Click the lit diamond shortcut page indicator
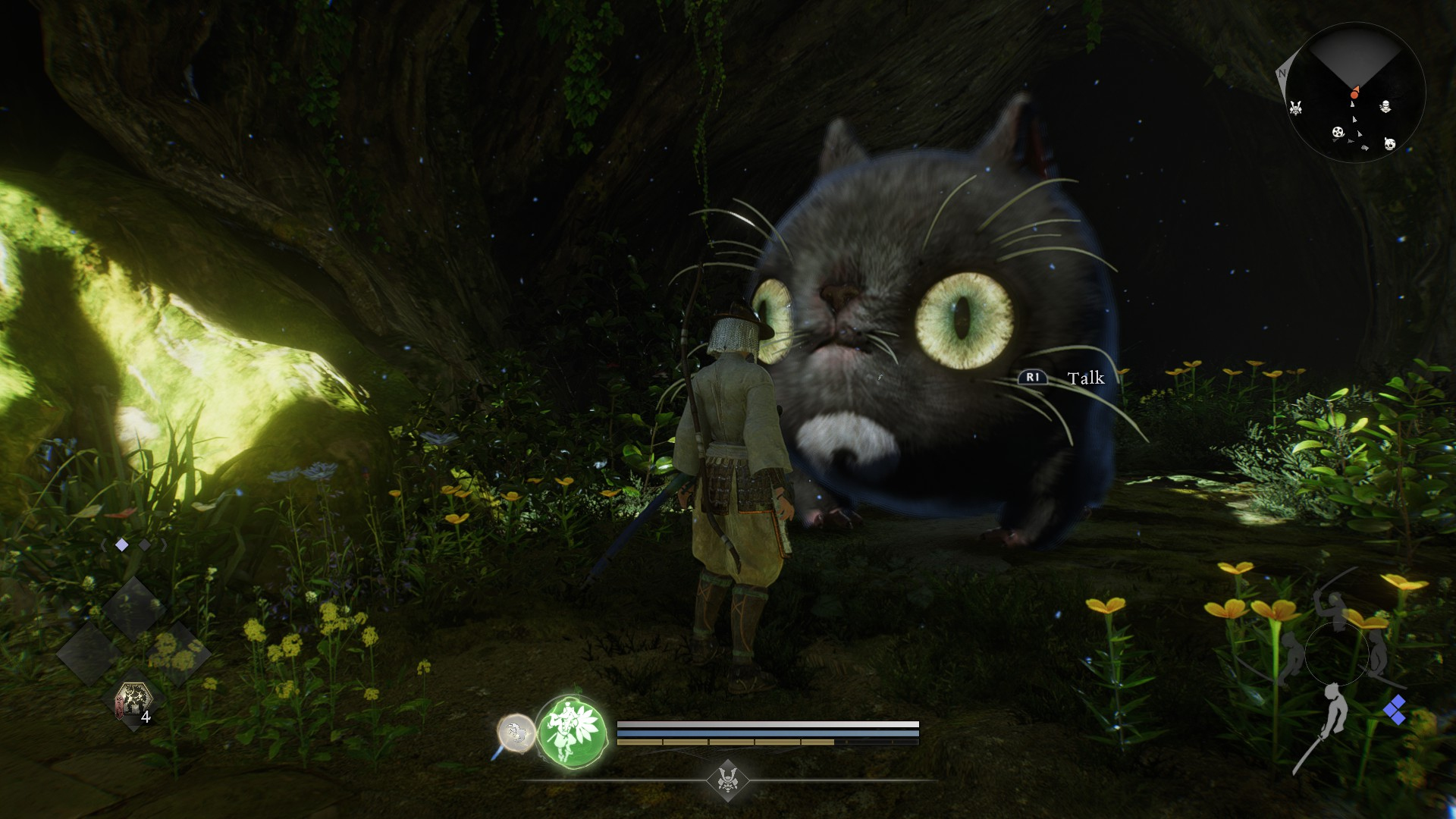This screenshot has width=1456, height=819. (x=121, y=544)
